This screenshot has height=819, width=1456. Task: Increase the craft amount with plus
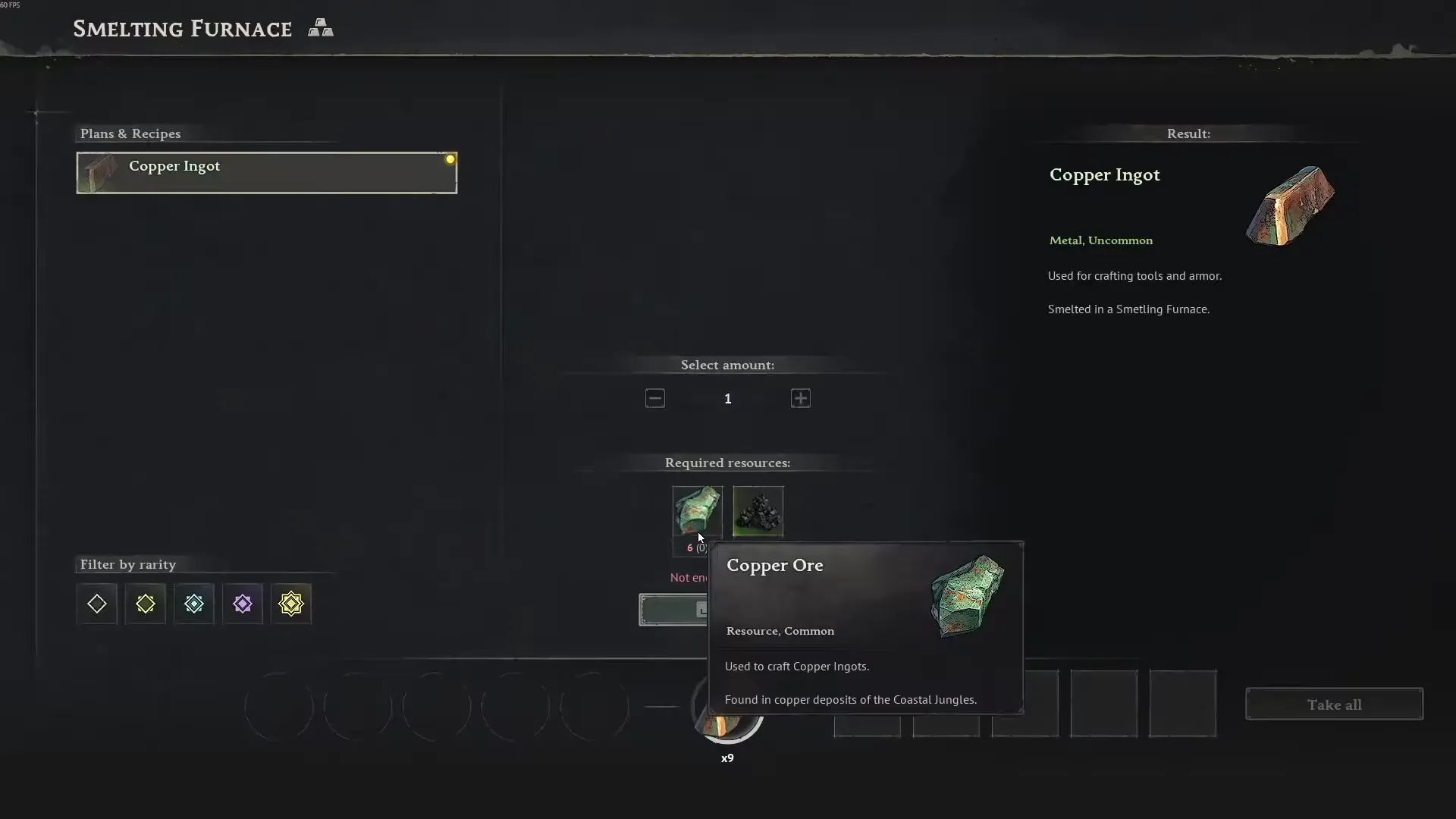pyautogui.click(x=801, y=398)
